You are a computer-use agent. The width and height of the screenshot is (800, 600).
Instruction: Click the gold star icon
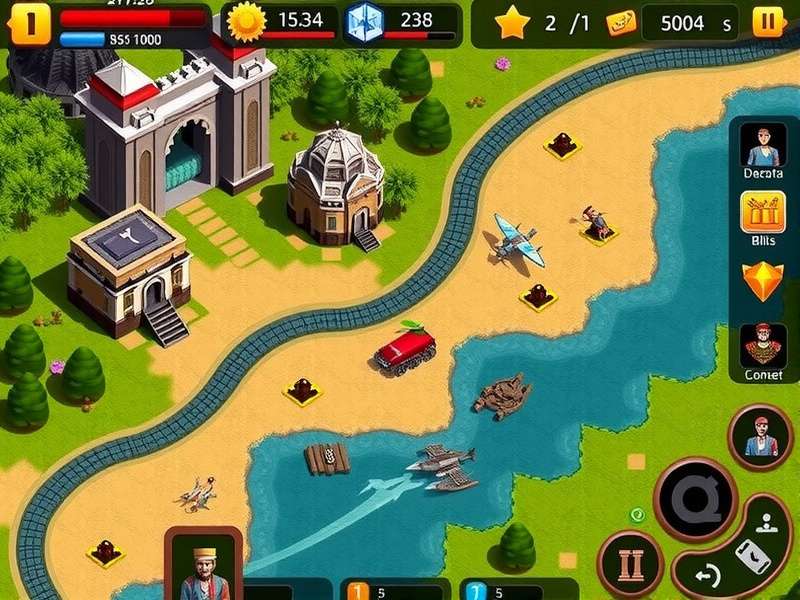click(x=512, y=21)
